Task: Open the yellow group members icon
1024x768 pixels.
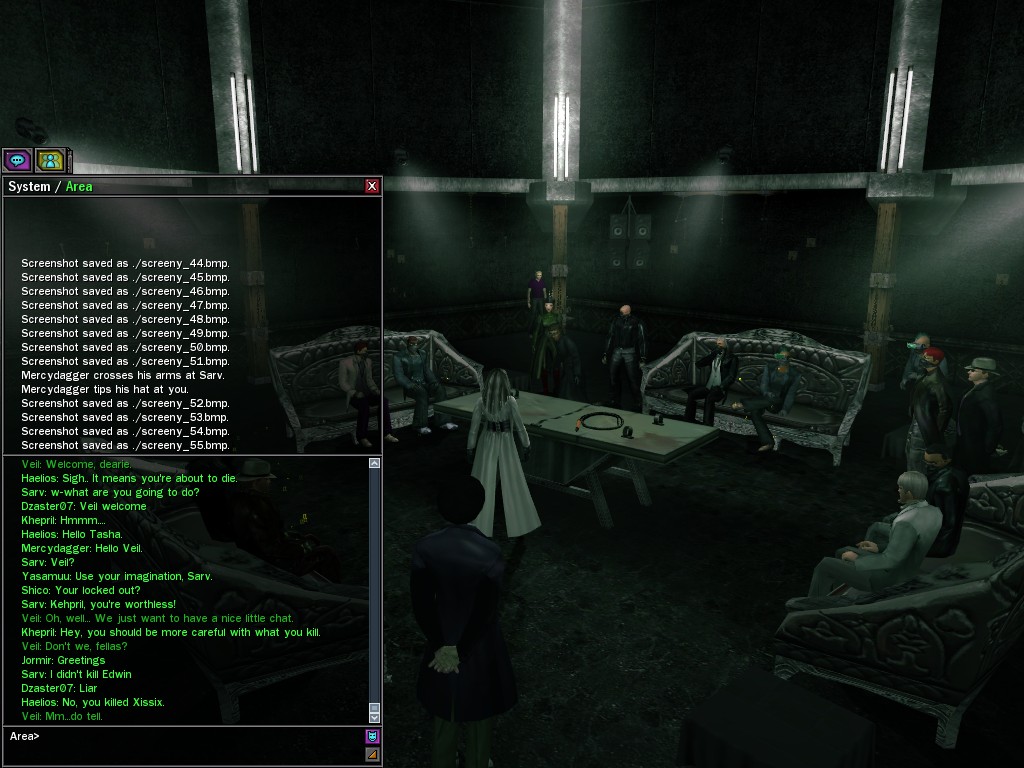Action: pyautogui.click(x=50, y=160)
